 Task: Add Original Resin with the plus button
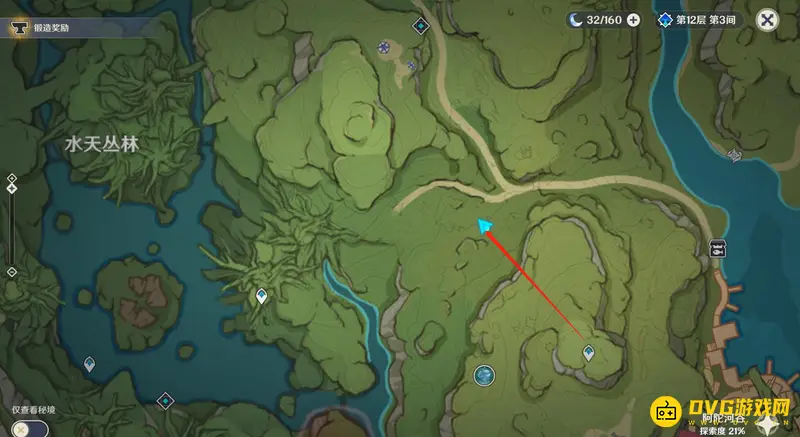click(x=633, y=19)
